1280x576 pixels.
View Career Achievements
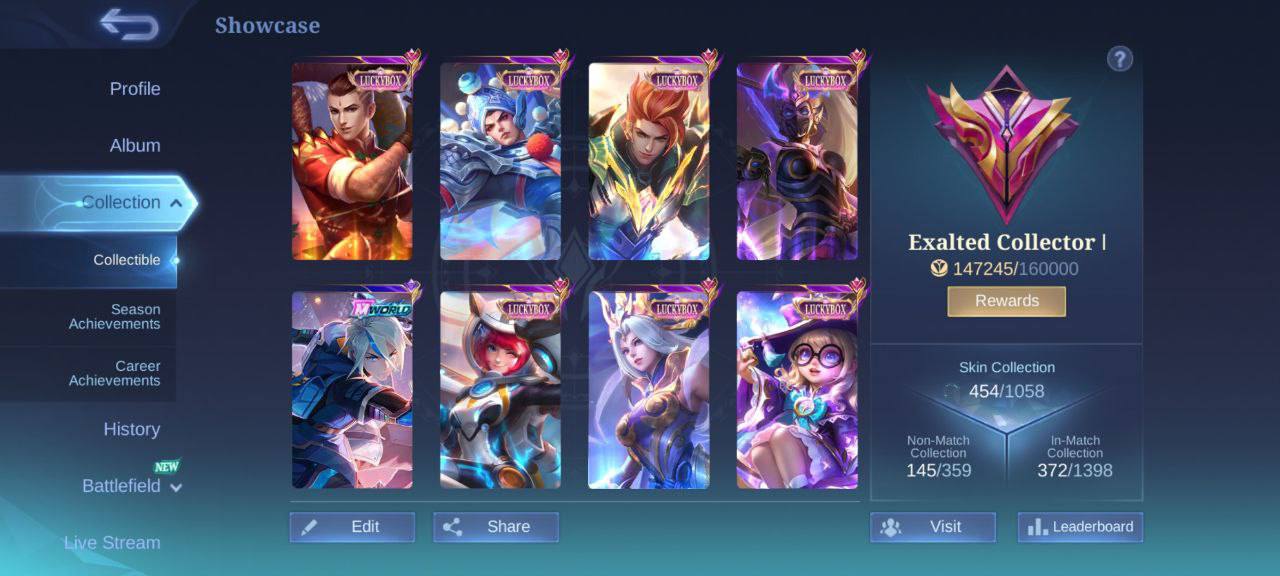pos(114,373)
